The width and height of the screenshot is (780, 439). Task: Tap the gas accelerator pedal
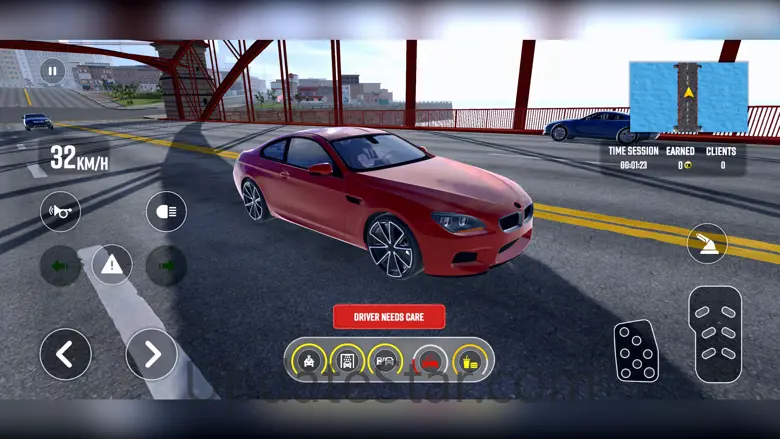click(x=715, y=335)
